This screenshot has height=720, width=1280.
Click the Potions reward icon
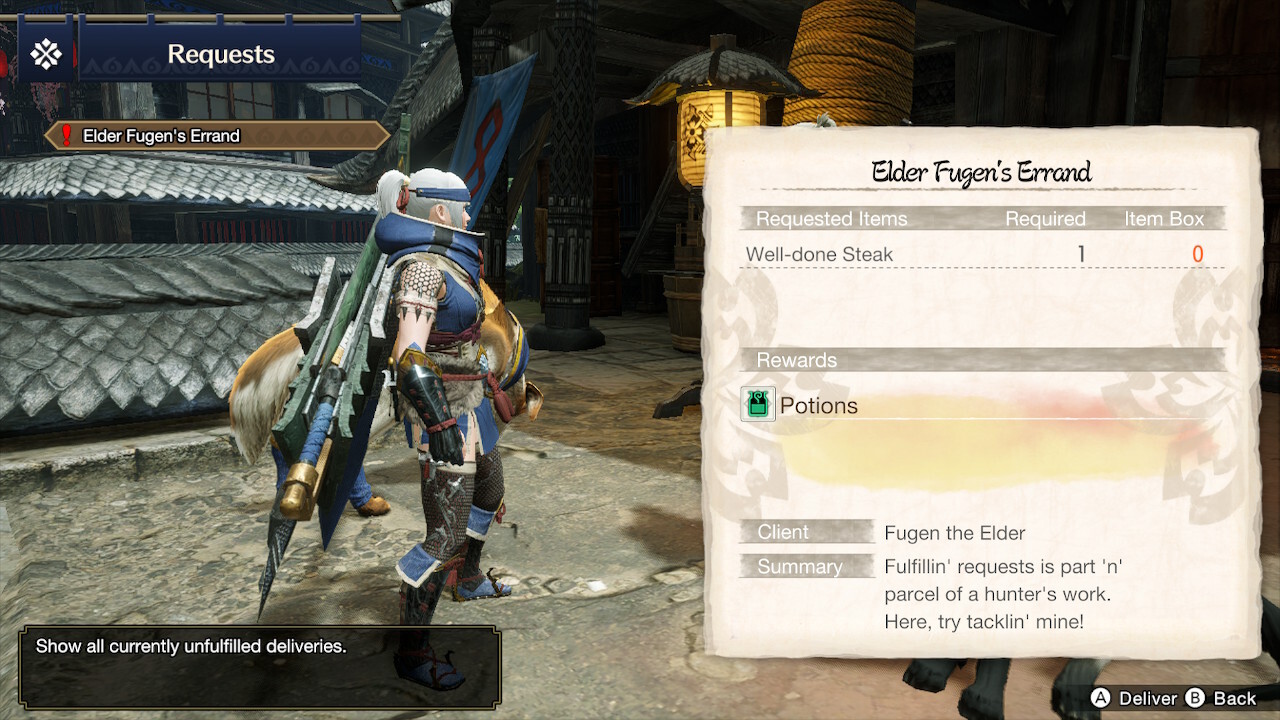[758, 404]
